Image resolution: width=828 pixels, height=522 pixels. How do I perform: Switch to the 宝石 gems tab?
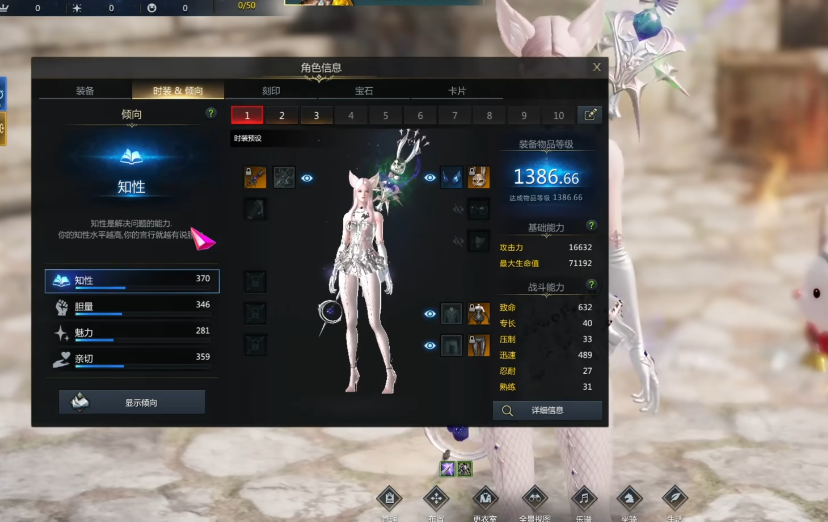tap(364, 91)
